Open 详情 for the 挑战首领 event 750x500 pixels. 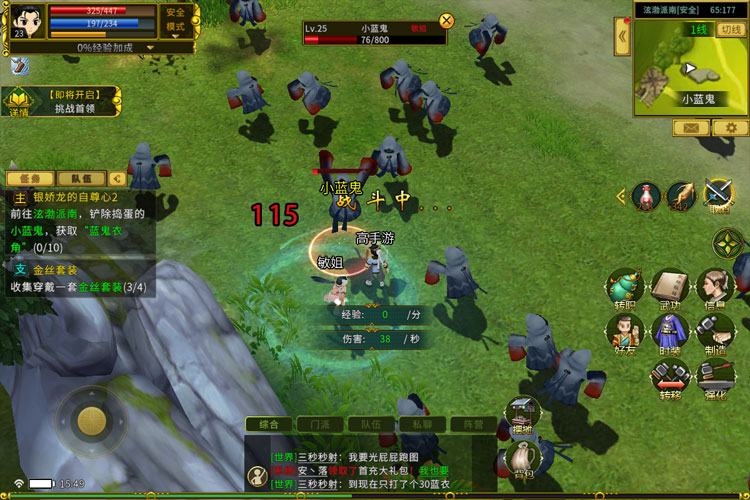[x=19, y=102]
